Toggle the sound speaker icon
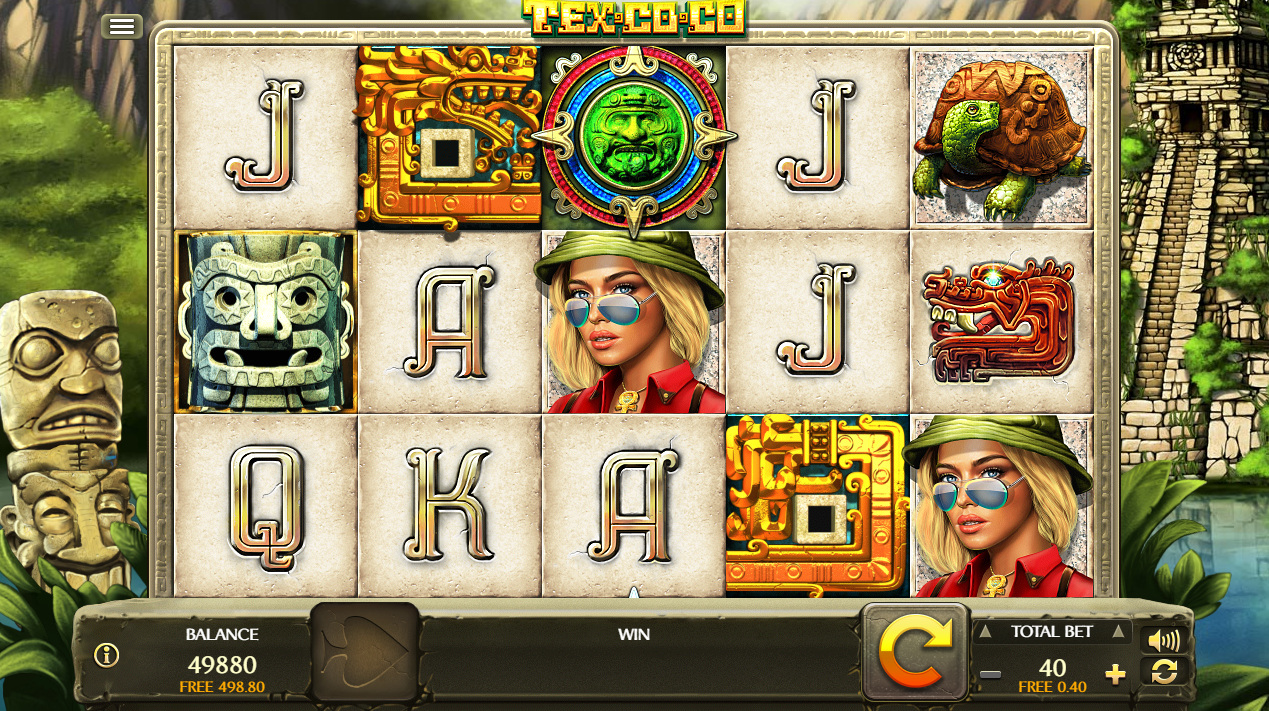The width and height of the screenshot is (1269, 711). click(x=1164, y=640)
